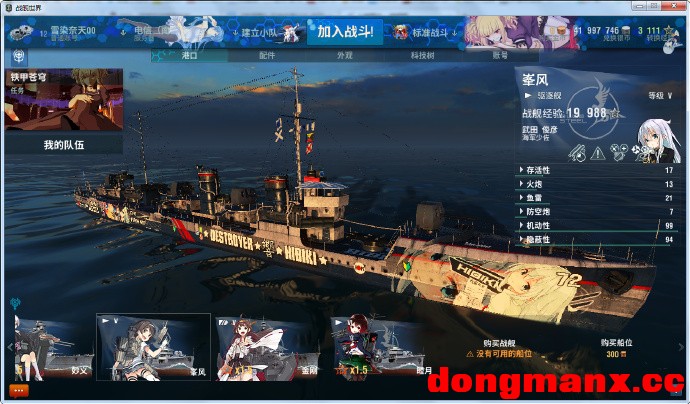690x404 pixels.
Task: Select the 峯风 ship card
Action: (153, 347)
